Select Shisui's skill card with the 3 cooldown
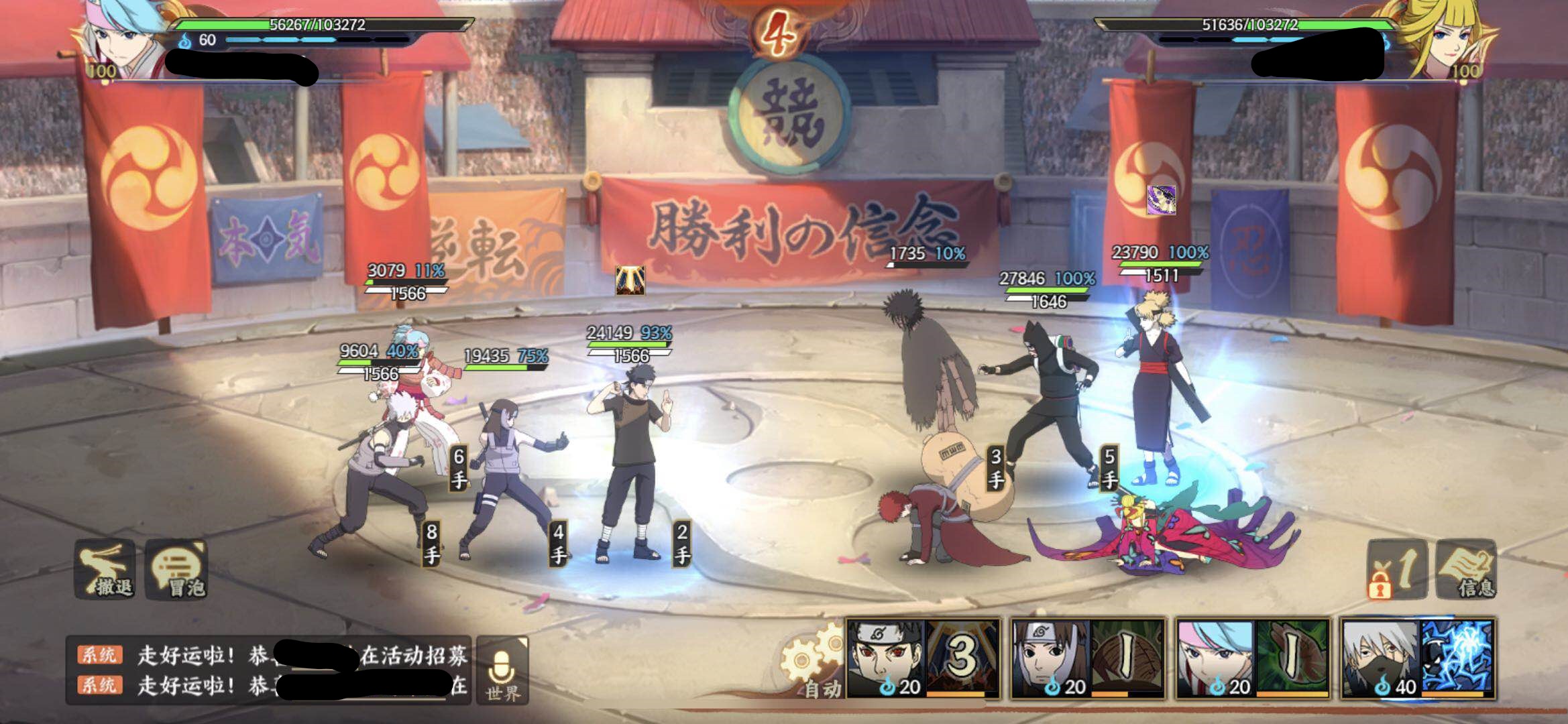Viewport: 1568px width, 724px height. 923,659
